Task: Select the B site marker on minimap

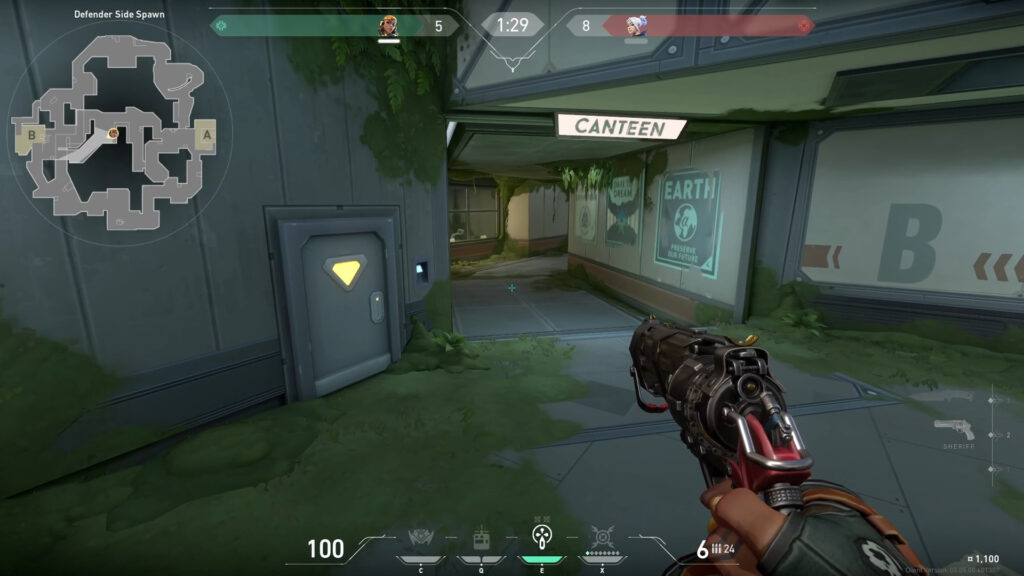Action: [x=32, y=133]
